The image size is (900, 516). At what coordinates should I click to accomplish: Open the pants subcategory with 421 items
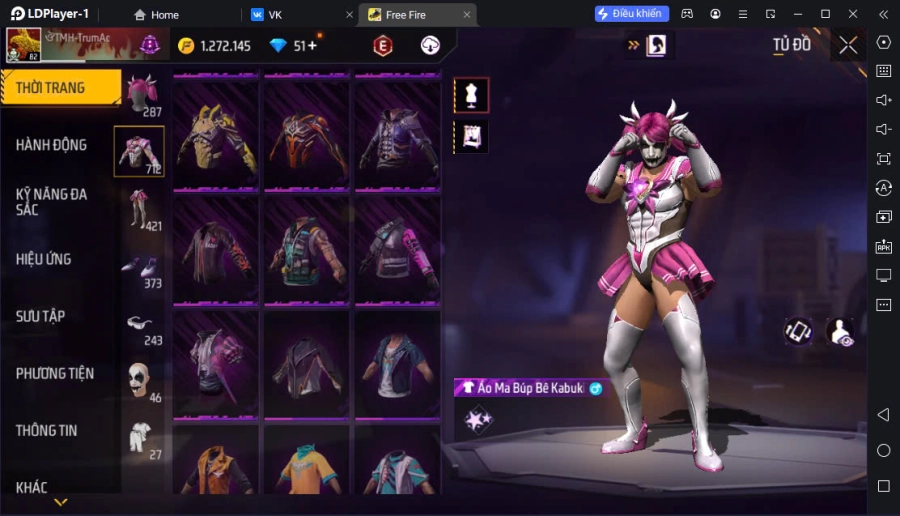tap(139, 209)
